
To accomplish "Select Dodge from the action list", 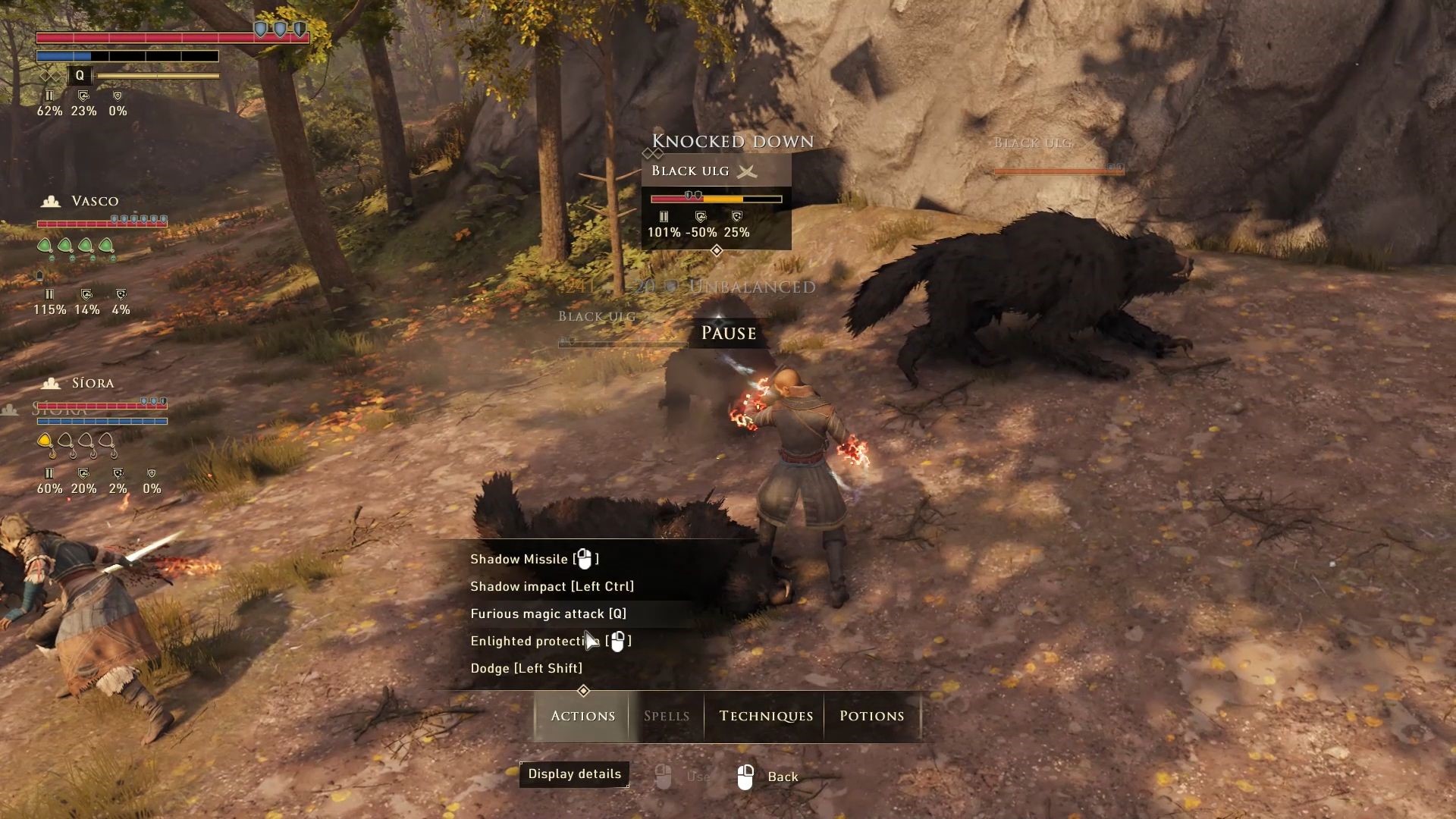I will coord(529,668).
